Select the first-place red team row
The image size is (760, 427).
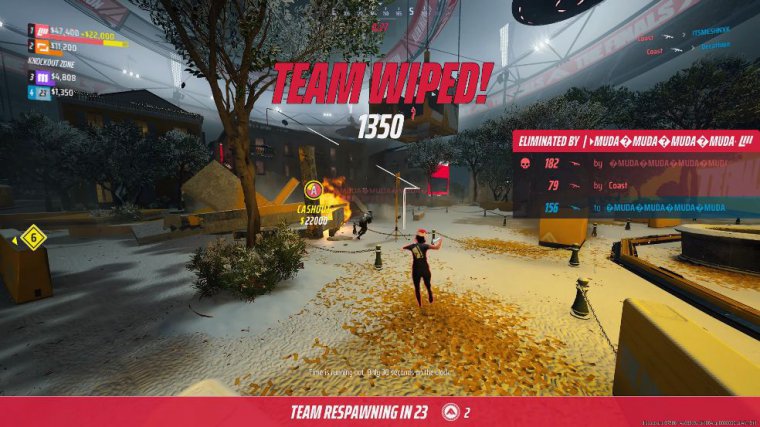pyautogui.click(x=70, y=32)
